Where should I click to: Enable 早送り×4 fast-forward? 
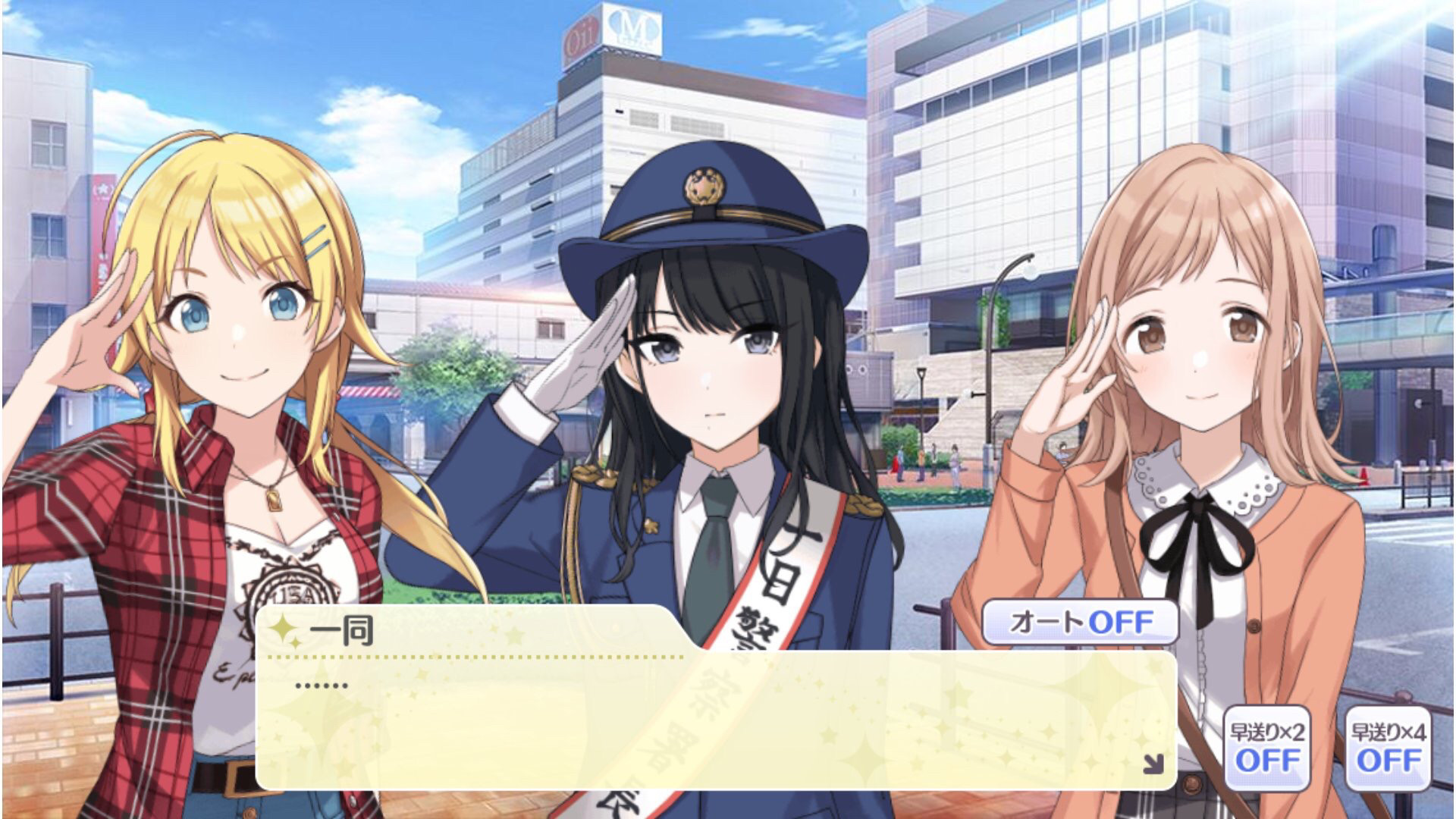coord(1388,748)
